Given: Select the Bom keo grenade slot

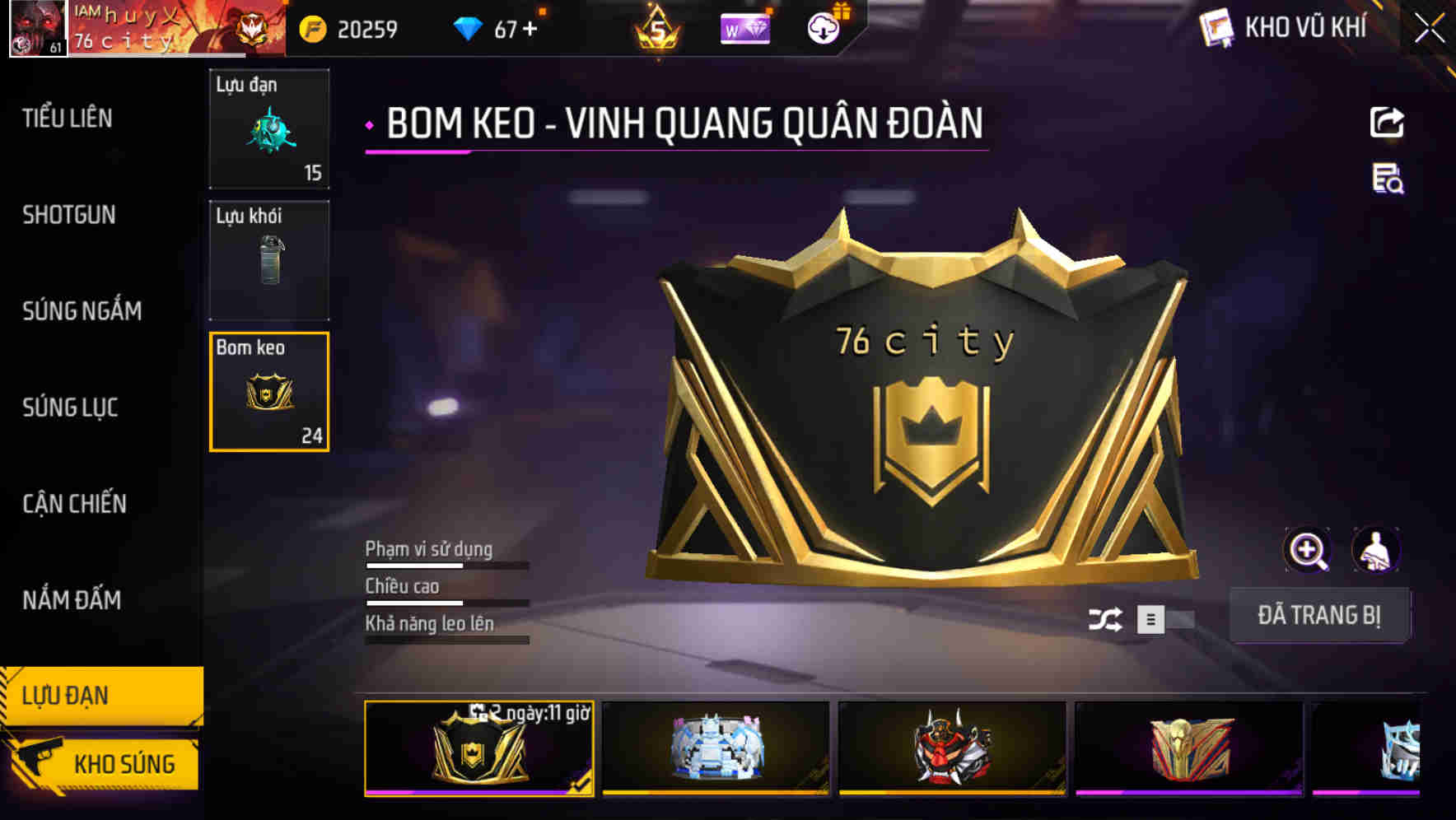Looking at the screenshot, I should (x=269, y=392).
